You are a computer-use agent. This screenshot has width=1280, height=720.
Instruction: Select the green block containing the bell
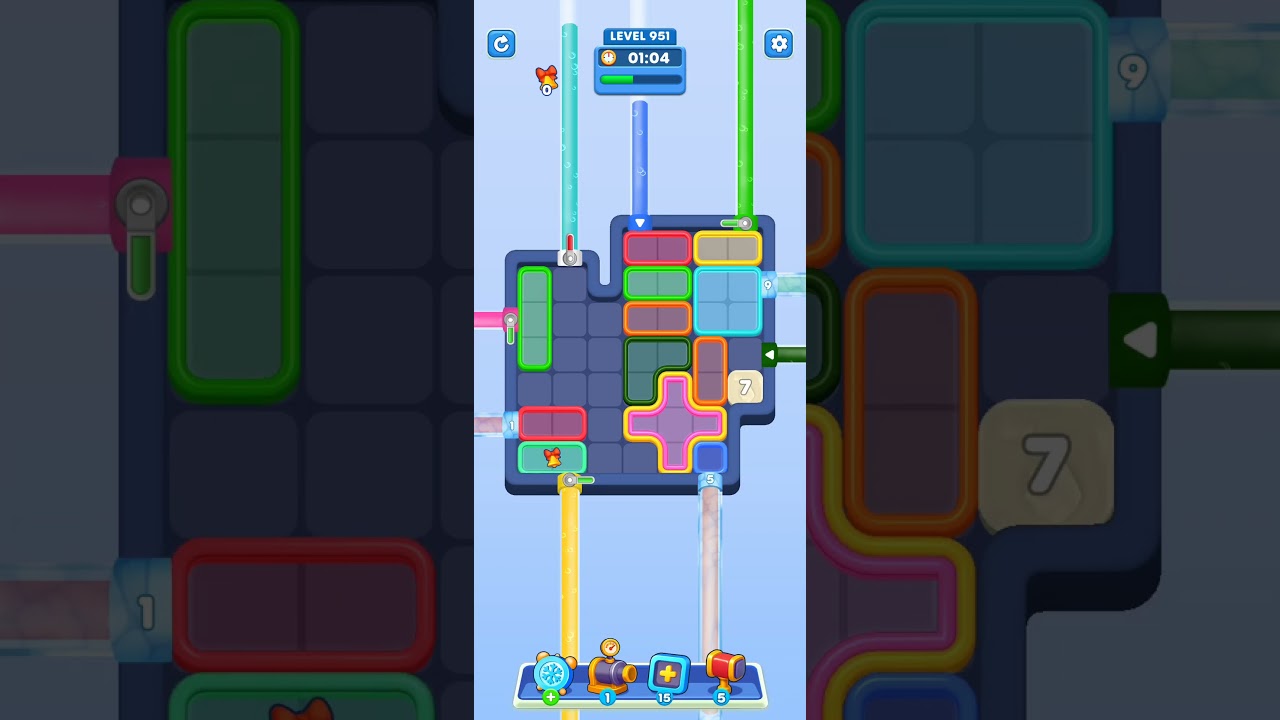tap(551, 456)
